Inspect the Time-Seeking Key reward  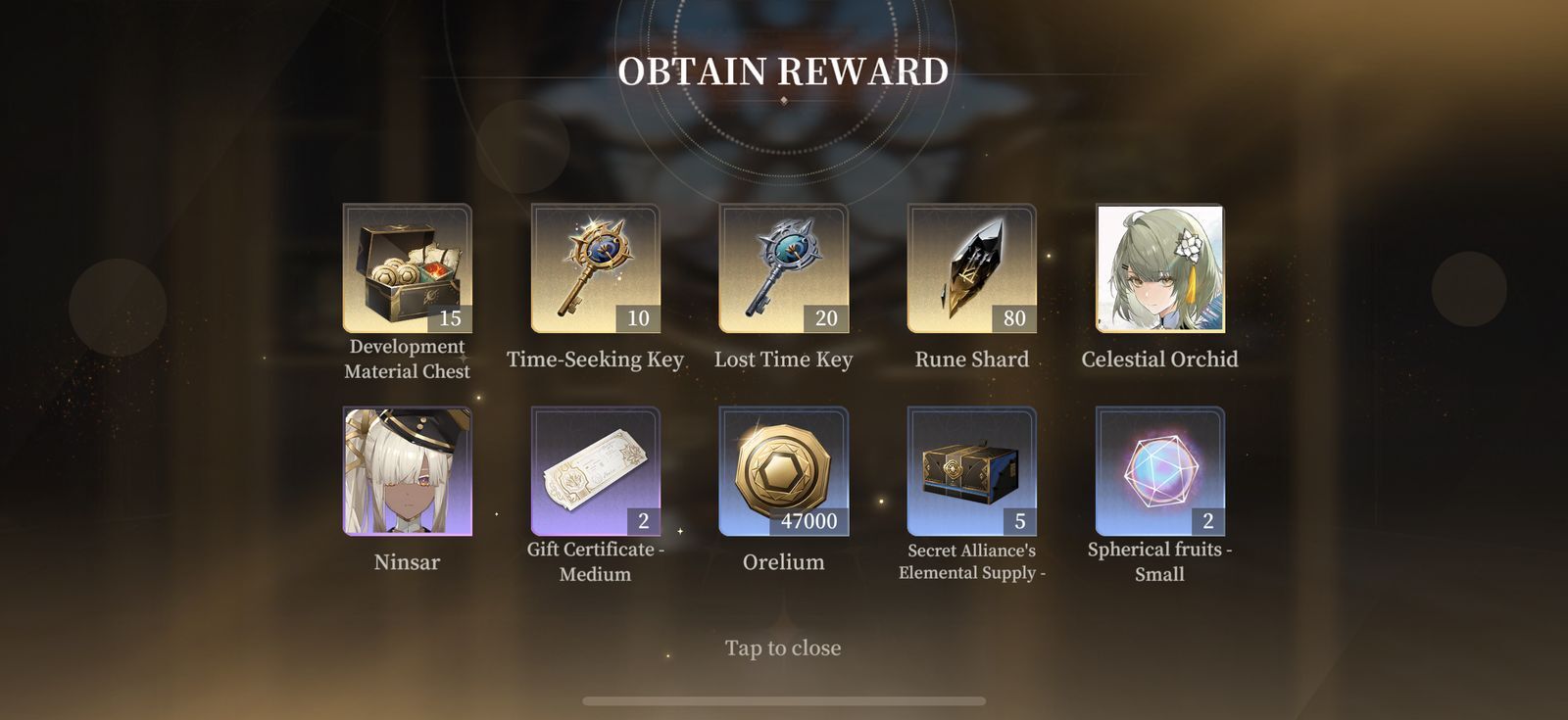pyautogui.click(x=595, y=268)
